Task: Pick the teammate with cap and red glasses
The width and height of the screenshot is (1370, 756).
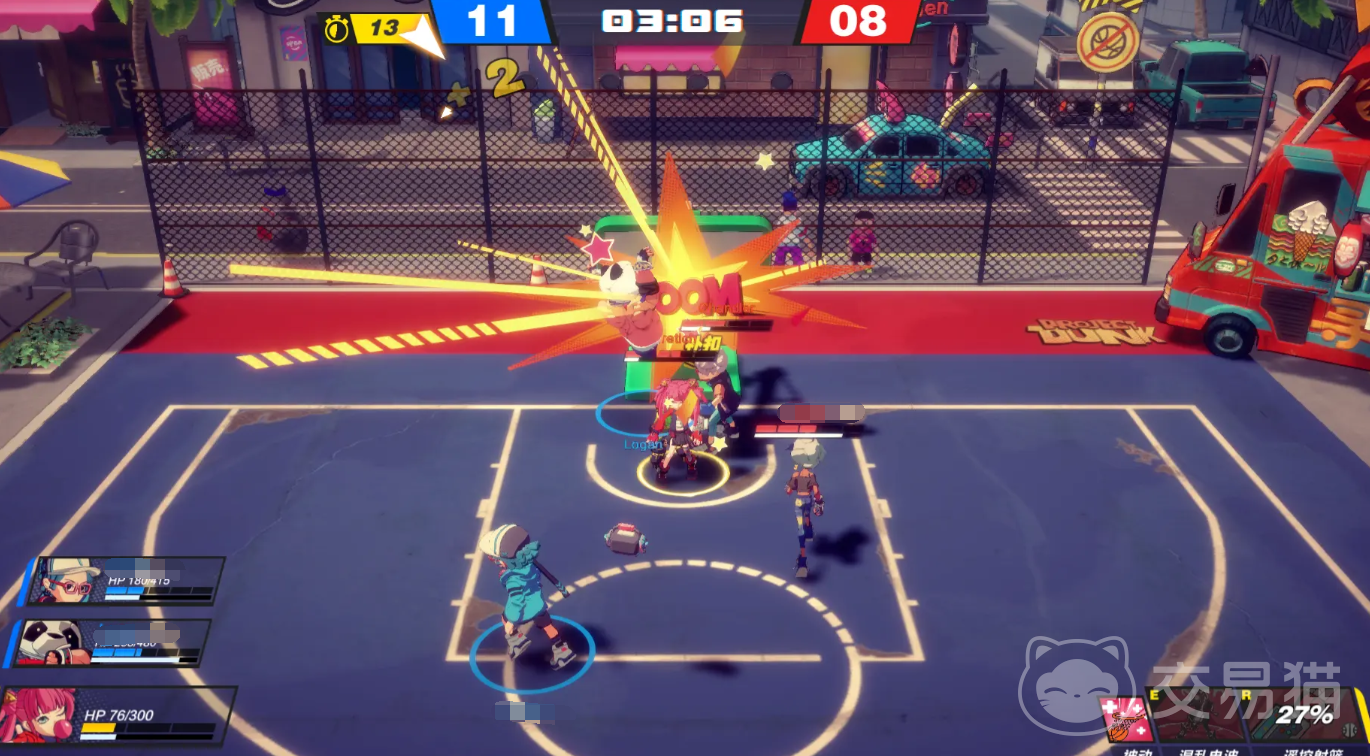Action: coord(67,580)
